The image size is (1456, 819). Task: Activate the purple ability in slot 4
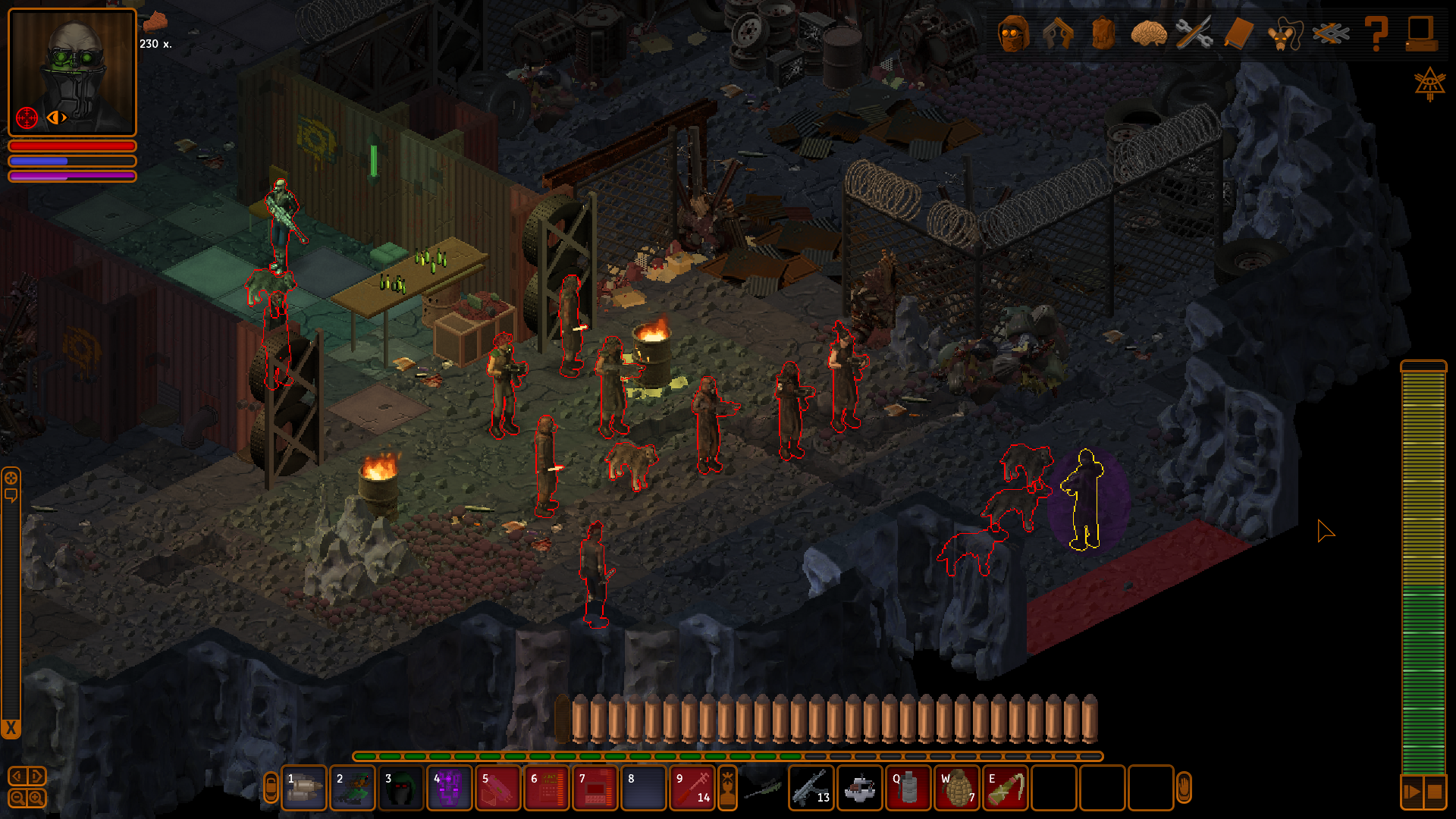pos(450,789)
